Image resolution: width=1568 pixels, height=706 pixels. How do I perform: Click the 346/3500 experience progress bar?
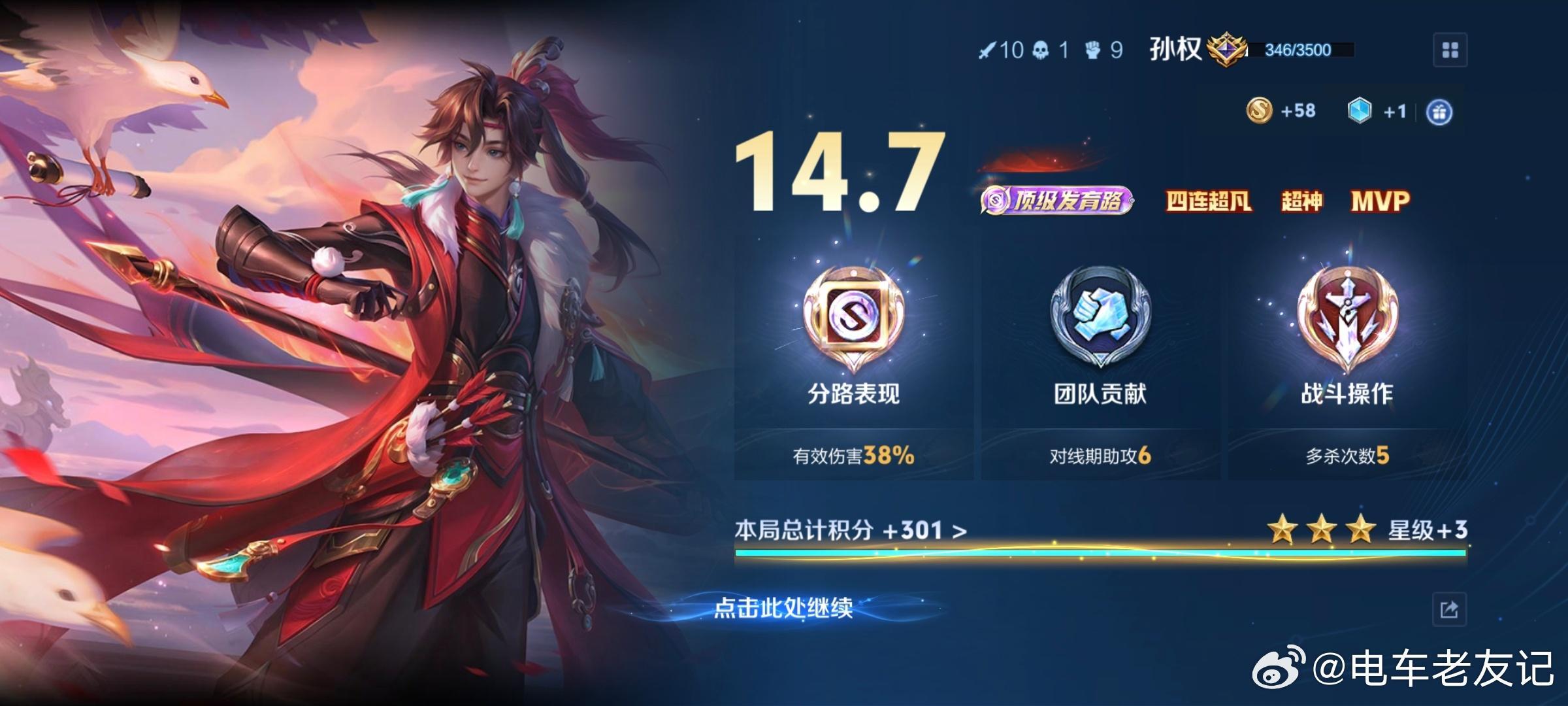pos(1301,48)
